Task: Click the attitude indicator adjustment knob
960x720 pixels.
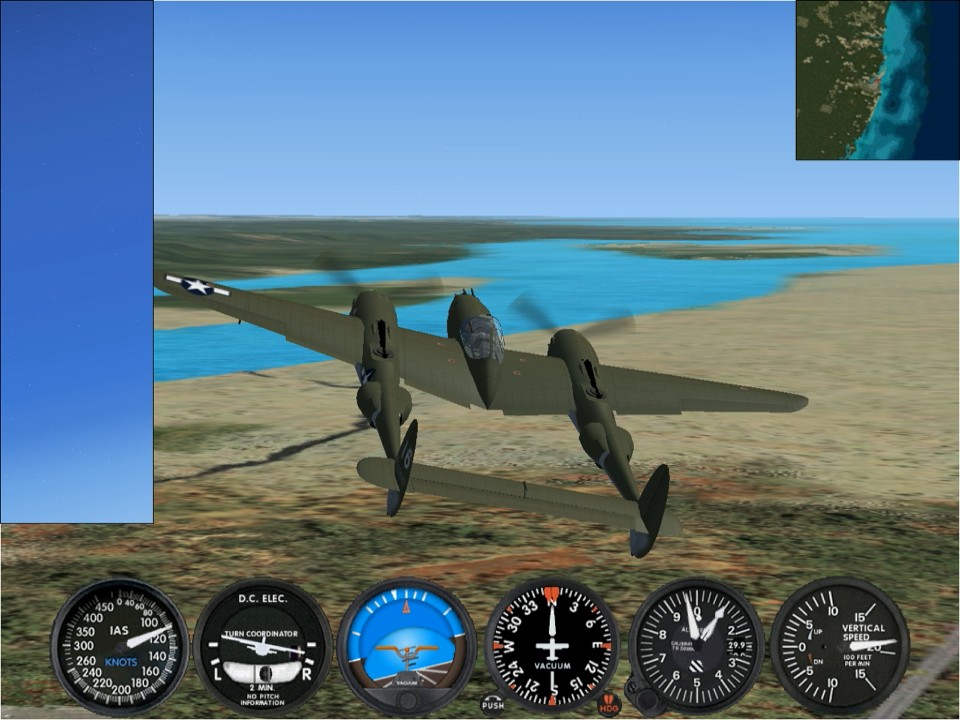Action: [406, 700]
